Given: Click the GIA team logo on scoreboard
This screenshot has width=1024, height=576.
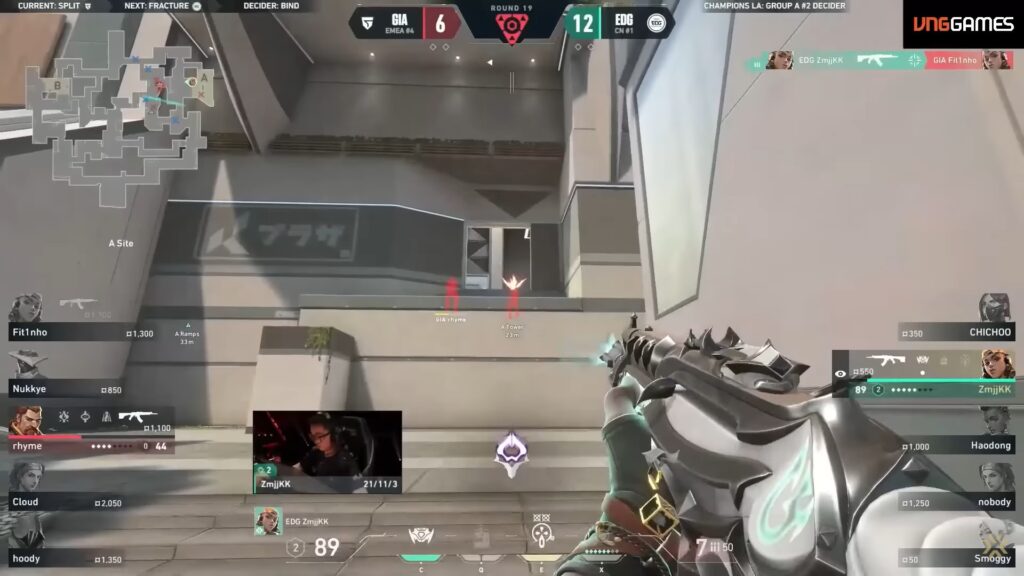Looking at the screenshot, I should [368, 21].
